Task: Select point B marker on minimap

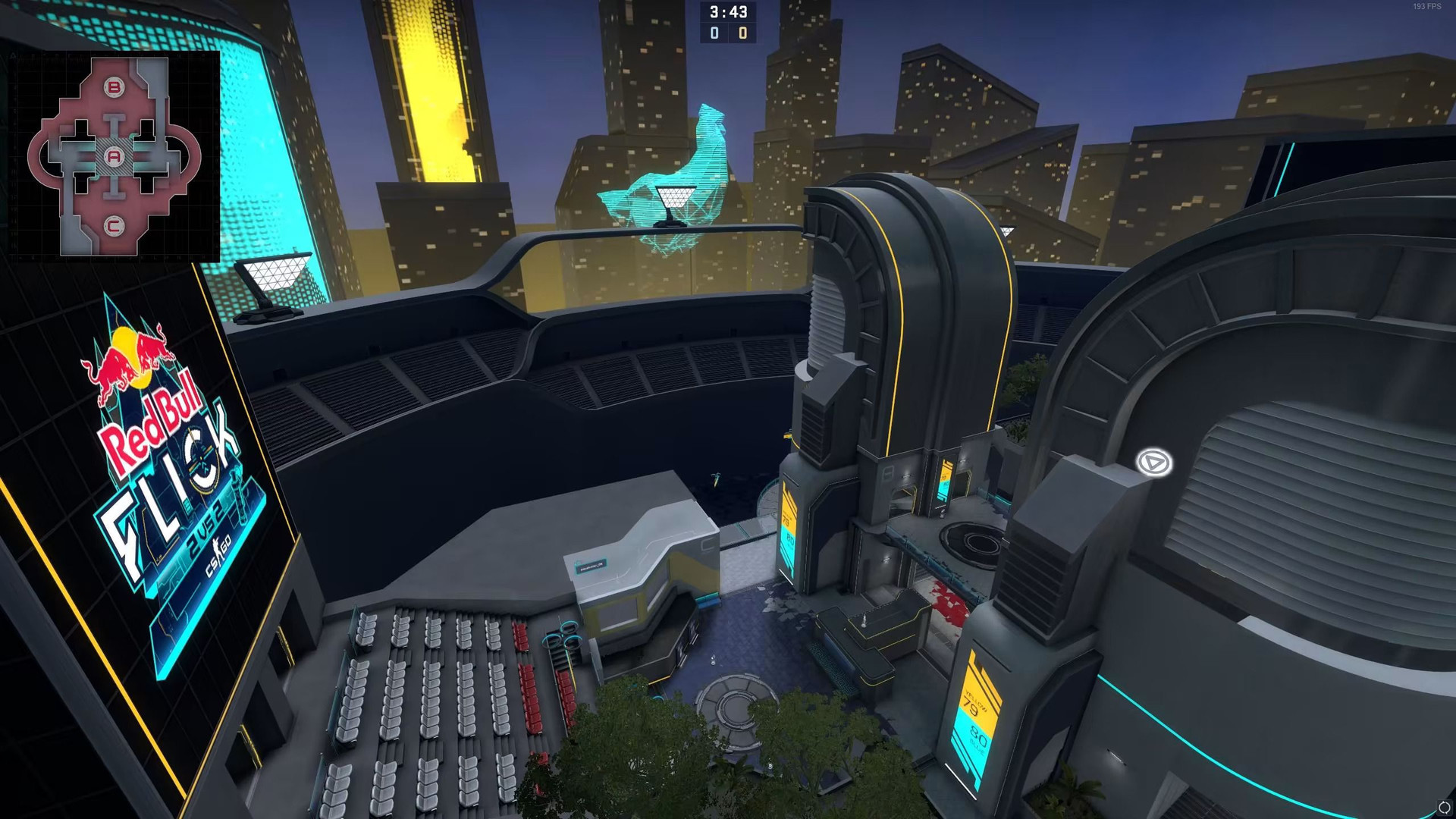Action: click(114, 88)
